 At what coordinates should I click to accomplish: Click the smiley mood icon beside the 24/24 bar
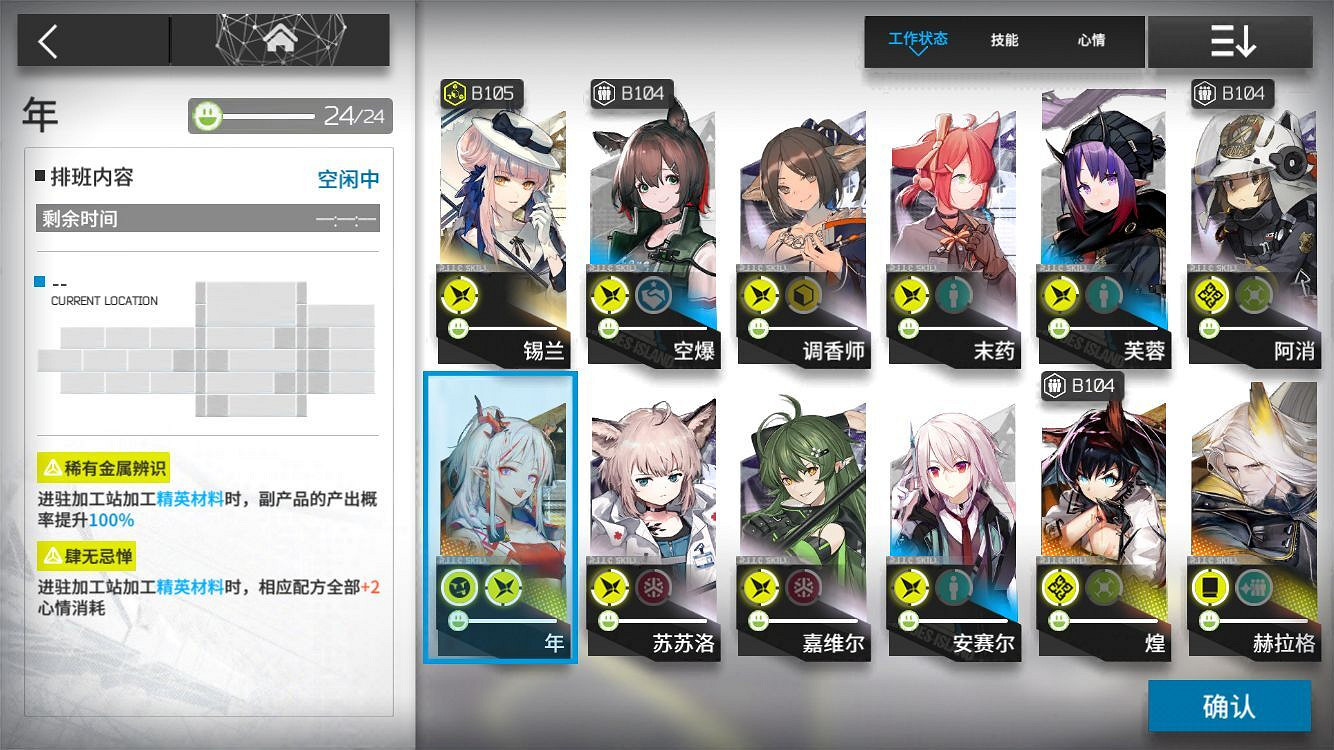[x=207, y=115]
